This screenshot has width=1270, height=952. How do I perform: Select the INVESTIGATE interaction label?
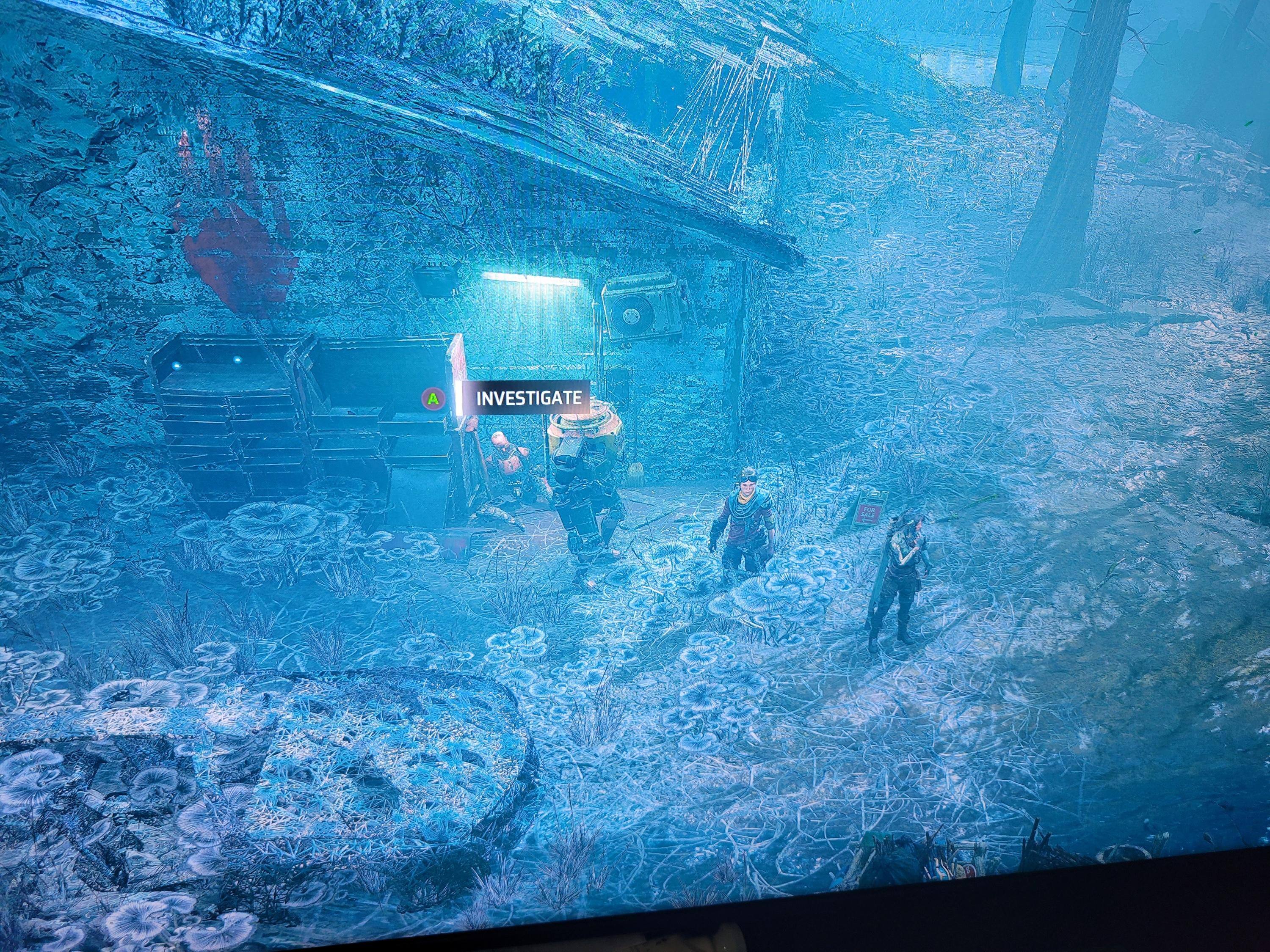(x=527, y=398)
